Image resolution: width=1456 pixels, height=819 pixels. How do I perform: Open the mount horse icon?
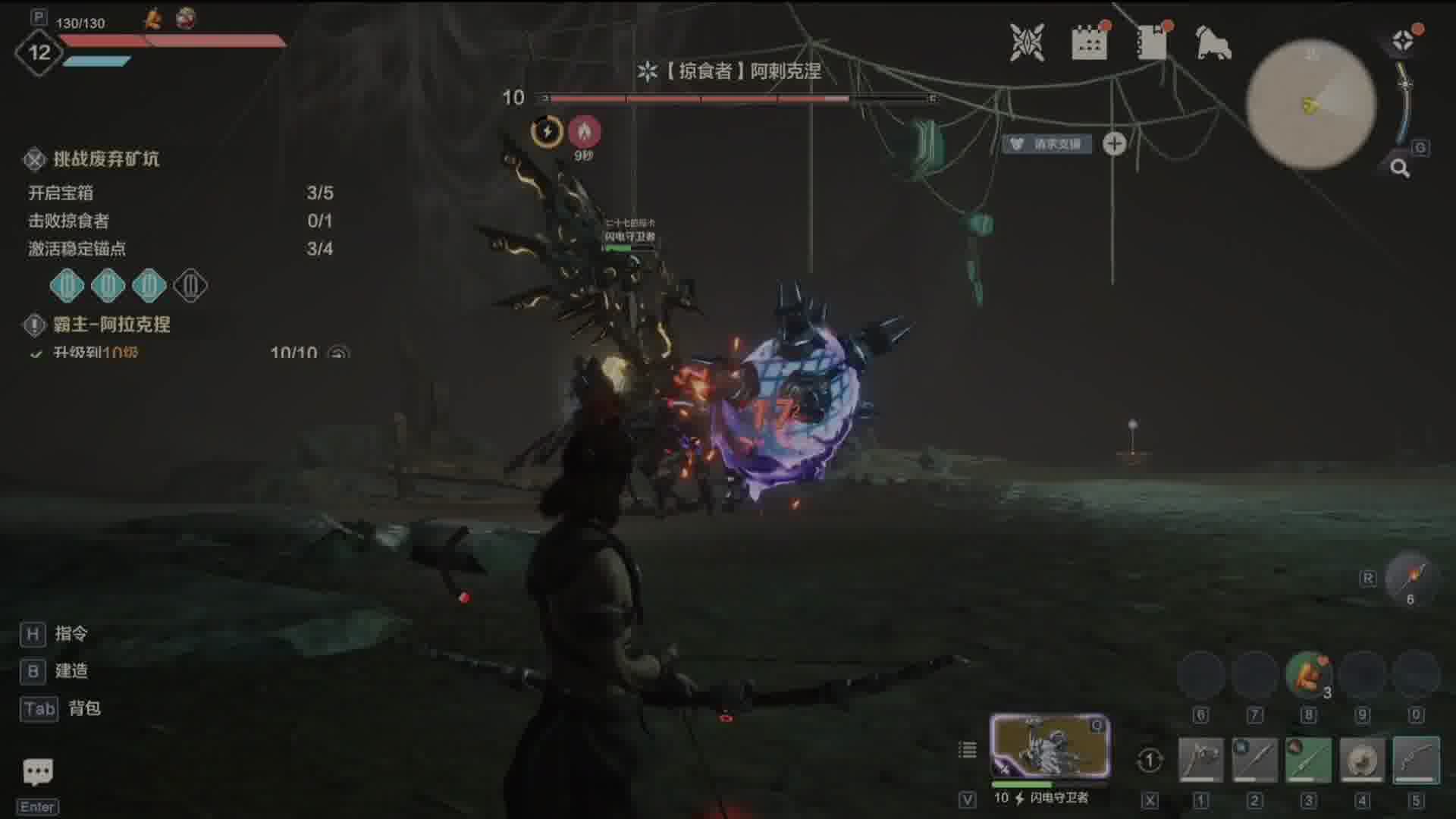pyautogui.click(x=1213, y=42)
